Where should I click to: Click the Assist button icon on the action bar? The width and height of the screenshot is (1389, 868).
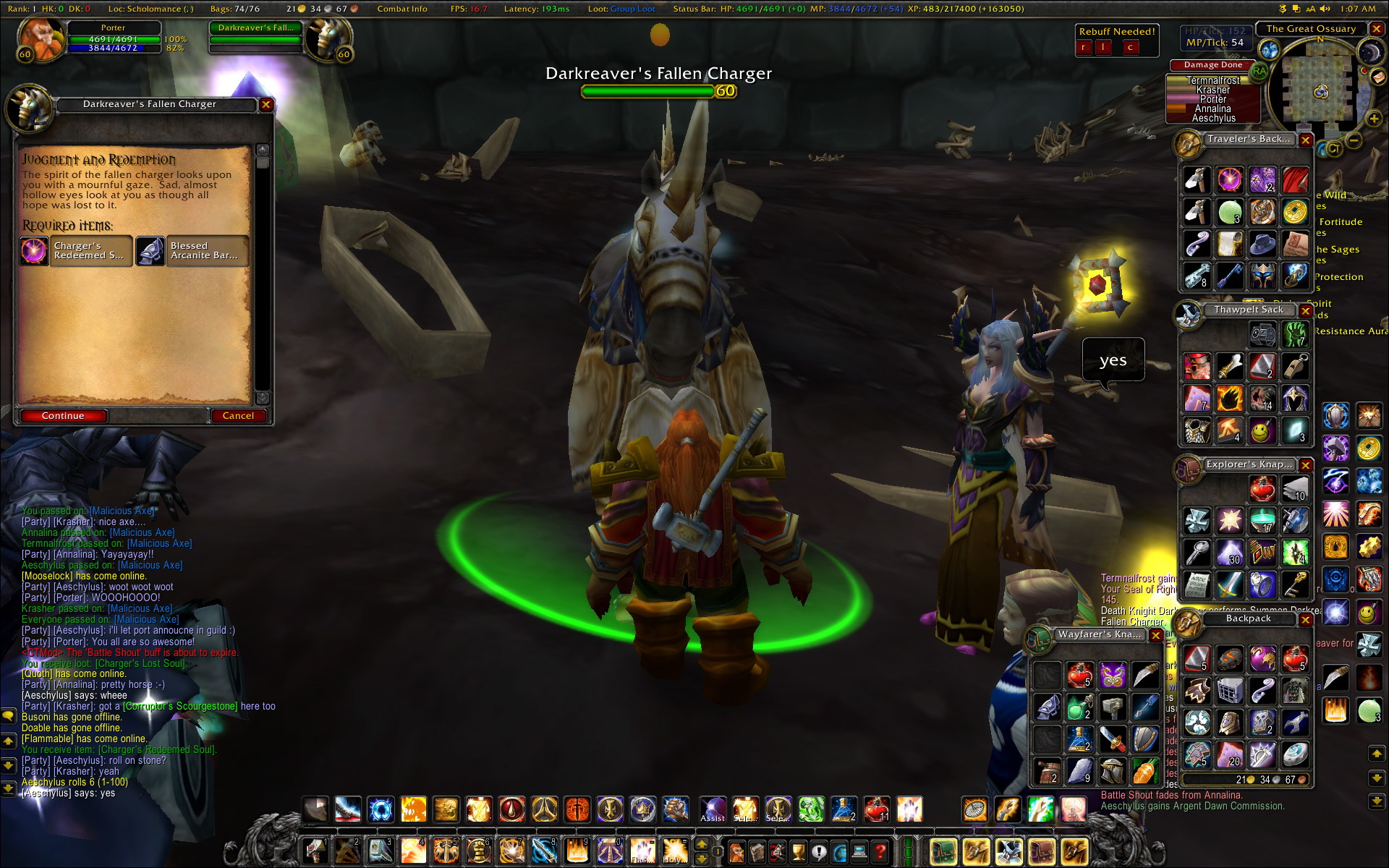click(714, 809)
